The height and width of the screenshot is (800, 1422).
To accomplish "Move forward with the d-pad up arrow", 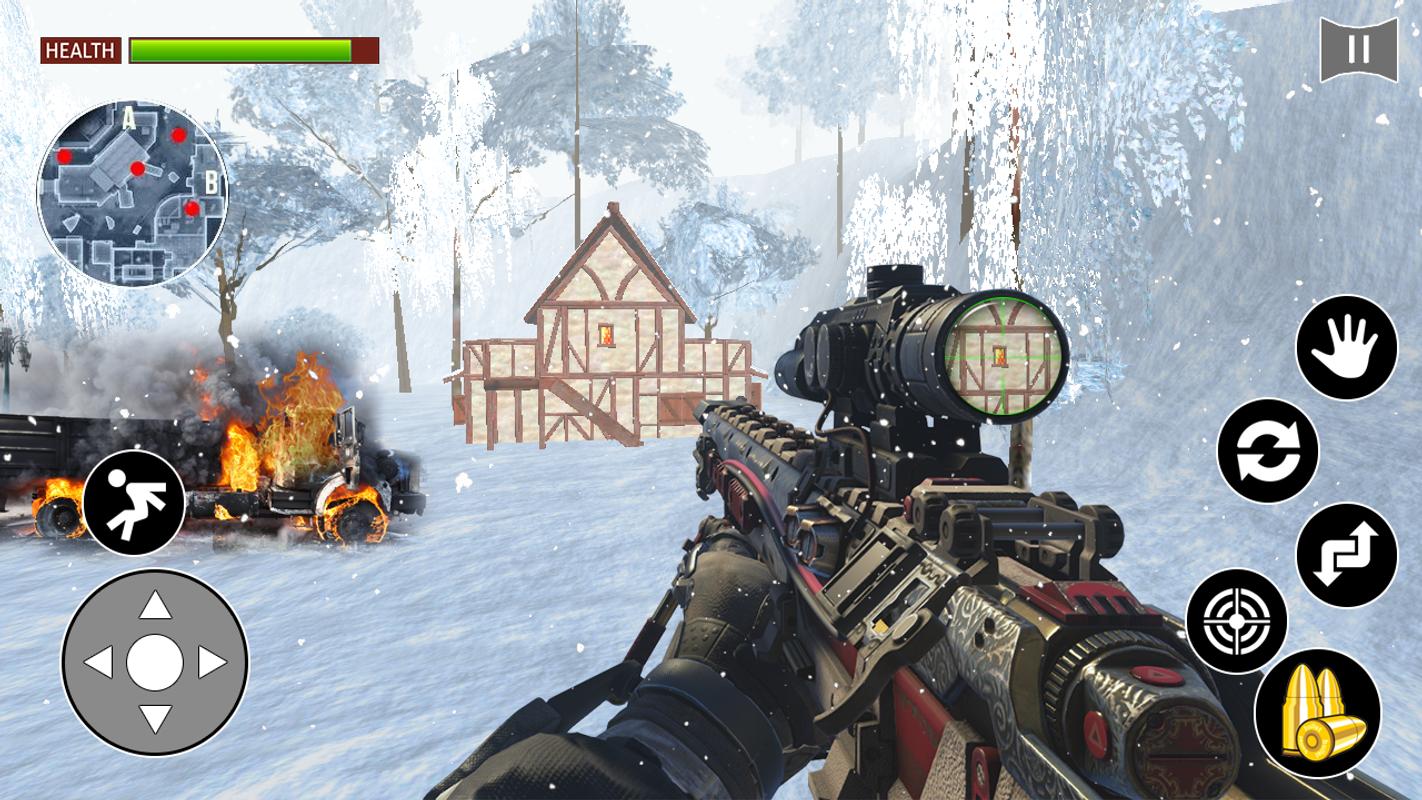I will [155, 606].
